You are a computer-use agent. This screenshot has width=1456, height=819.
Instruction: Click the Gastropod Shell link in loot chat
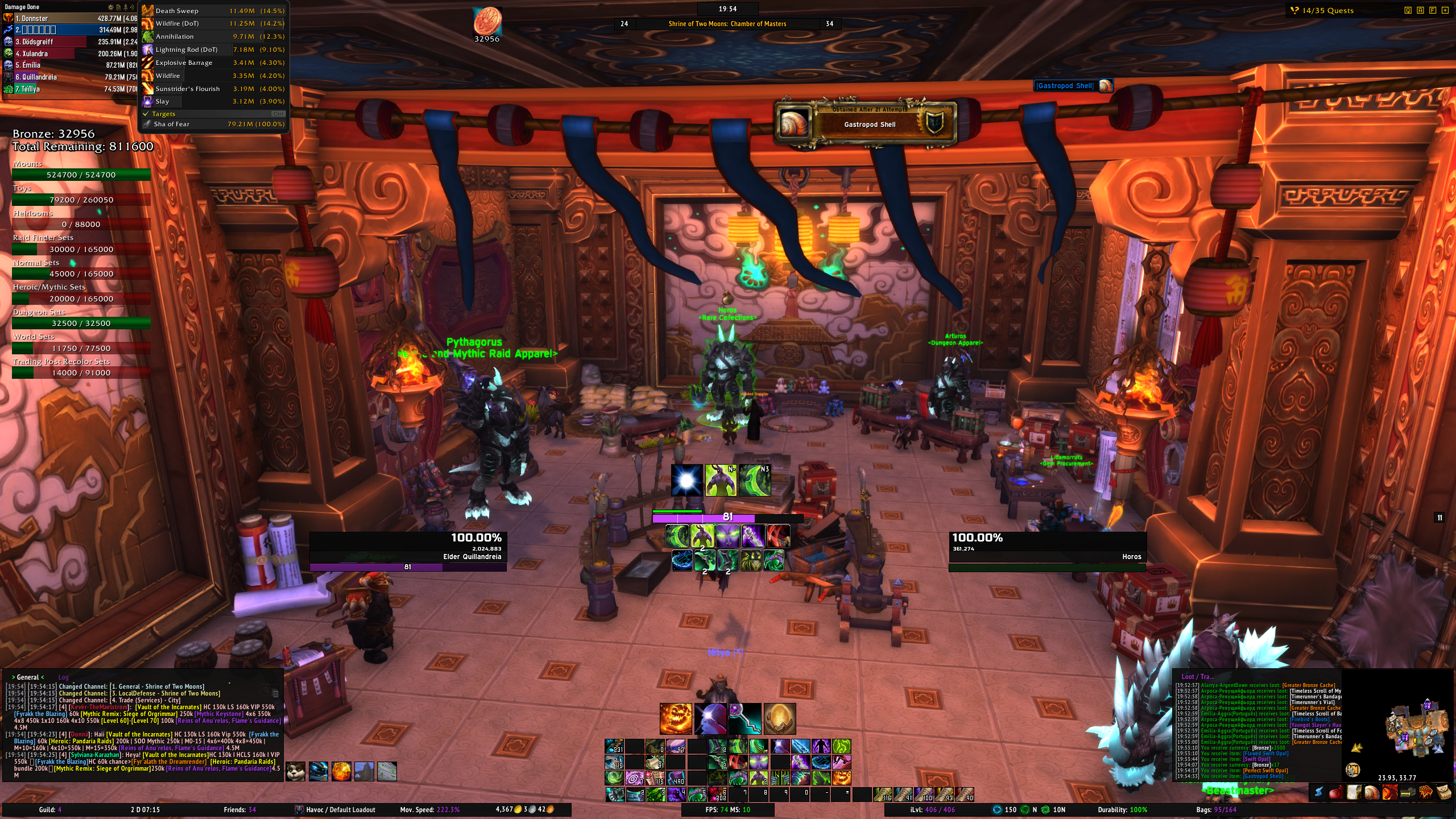click(x=1263, y=776)
